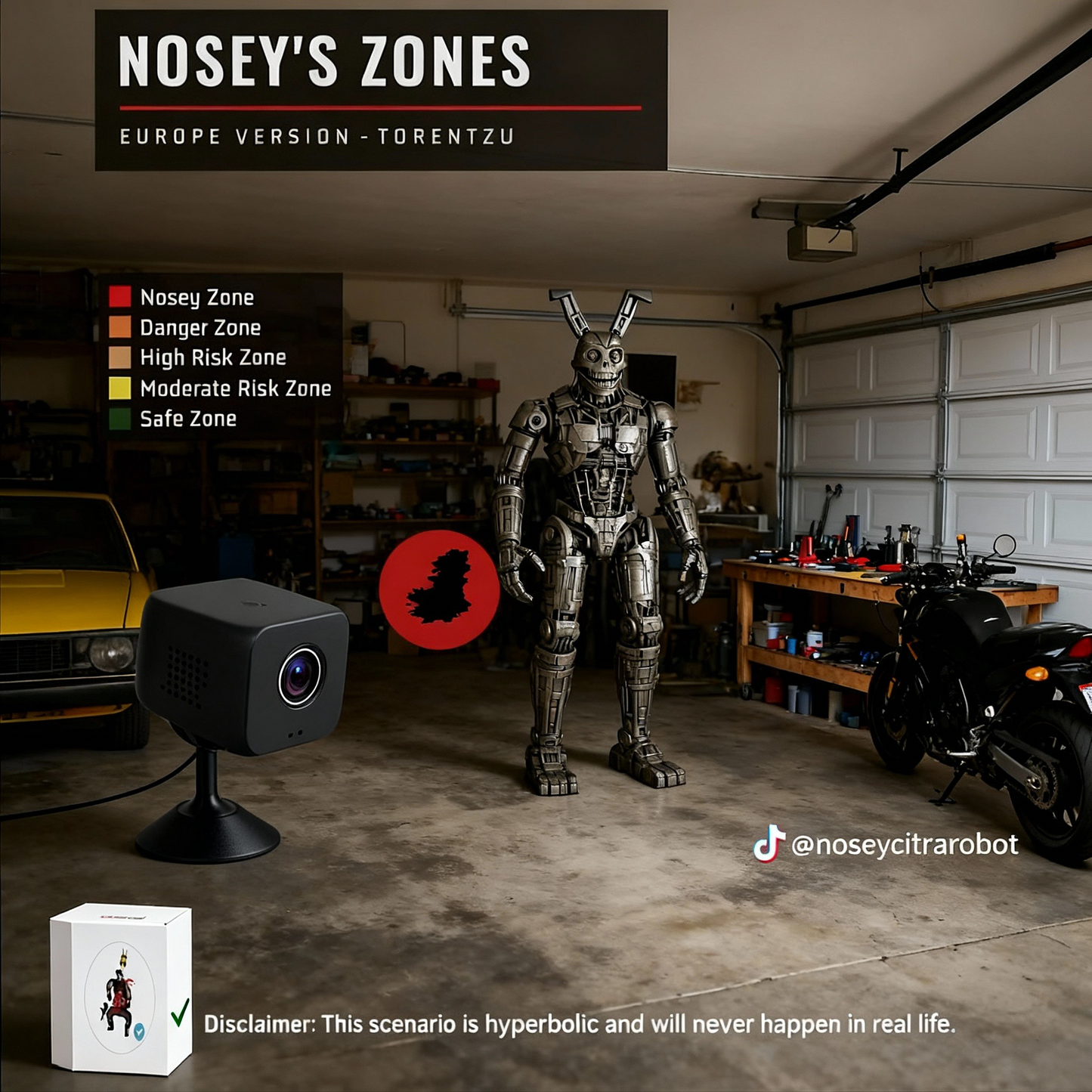Select the white product box thumbnail
1092x1092 pixels.
tap(121, 988)
